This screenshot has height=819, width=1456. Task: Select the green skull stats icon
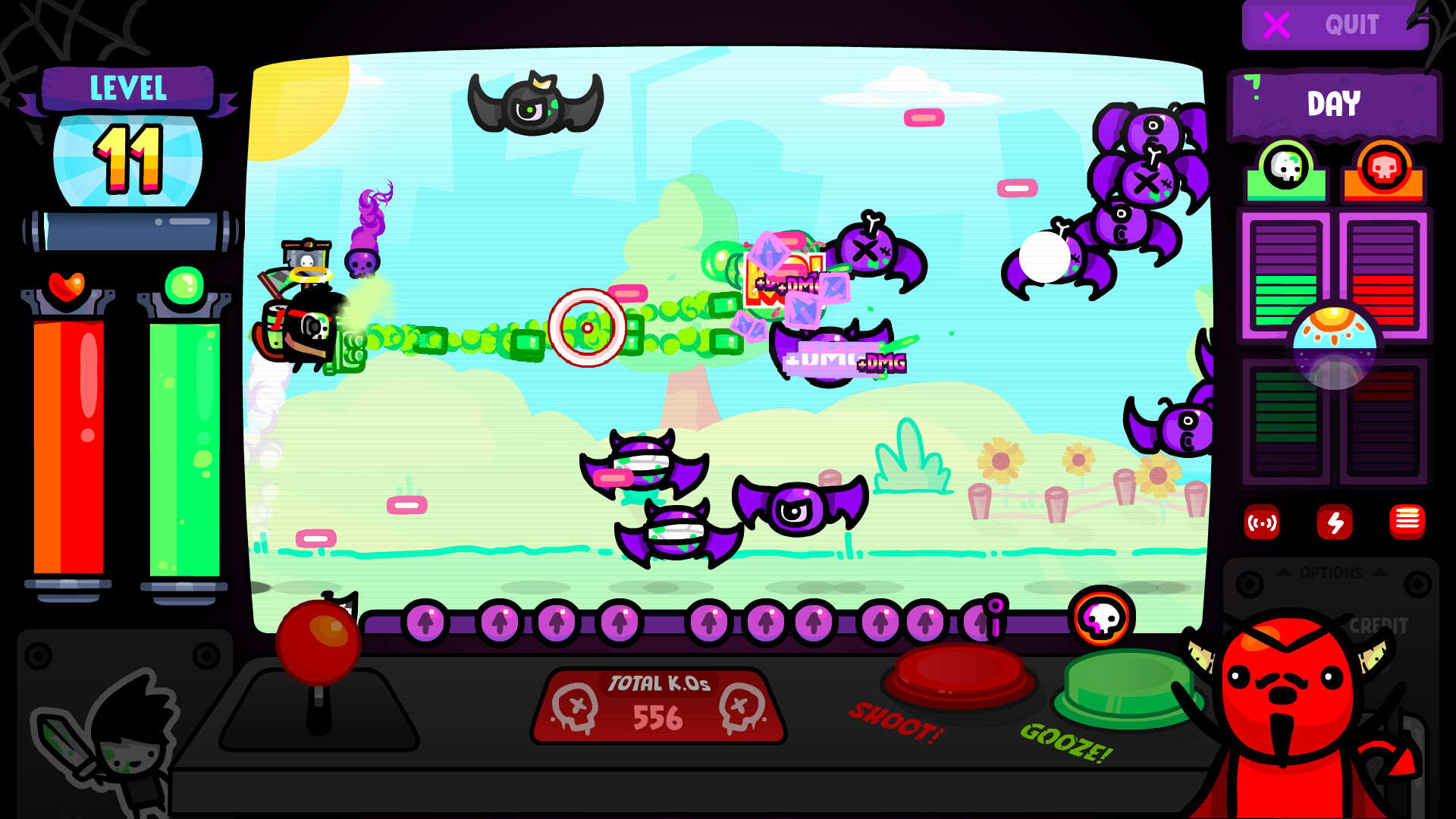click(1285, 165)
